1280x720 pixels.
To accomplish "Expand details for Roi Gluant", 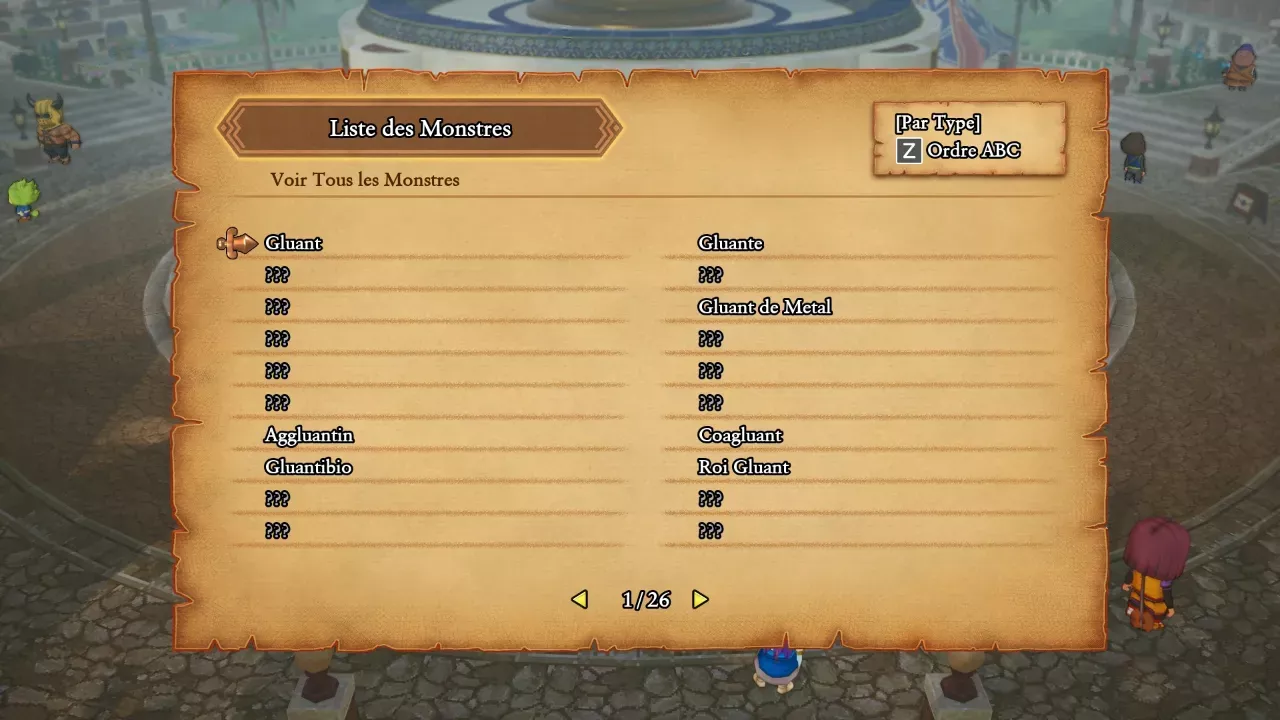I will (x=745, y=466).
